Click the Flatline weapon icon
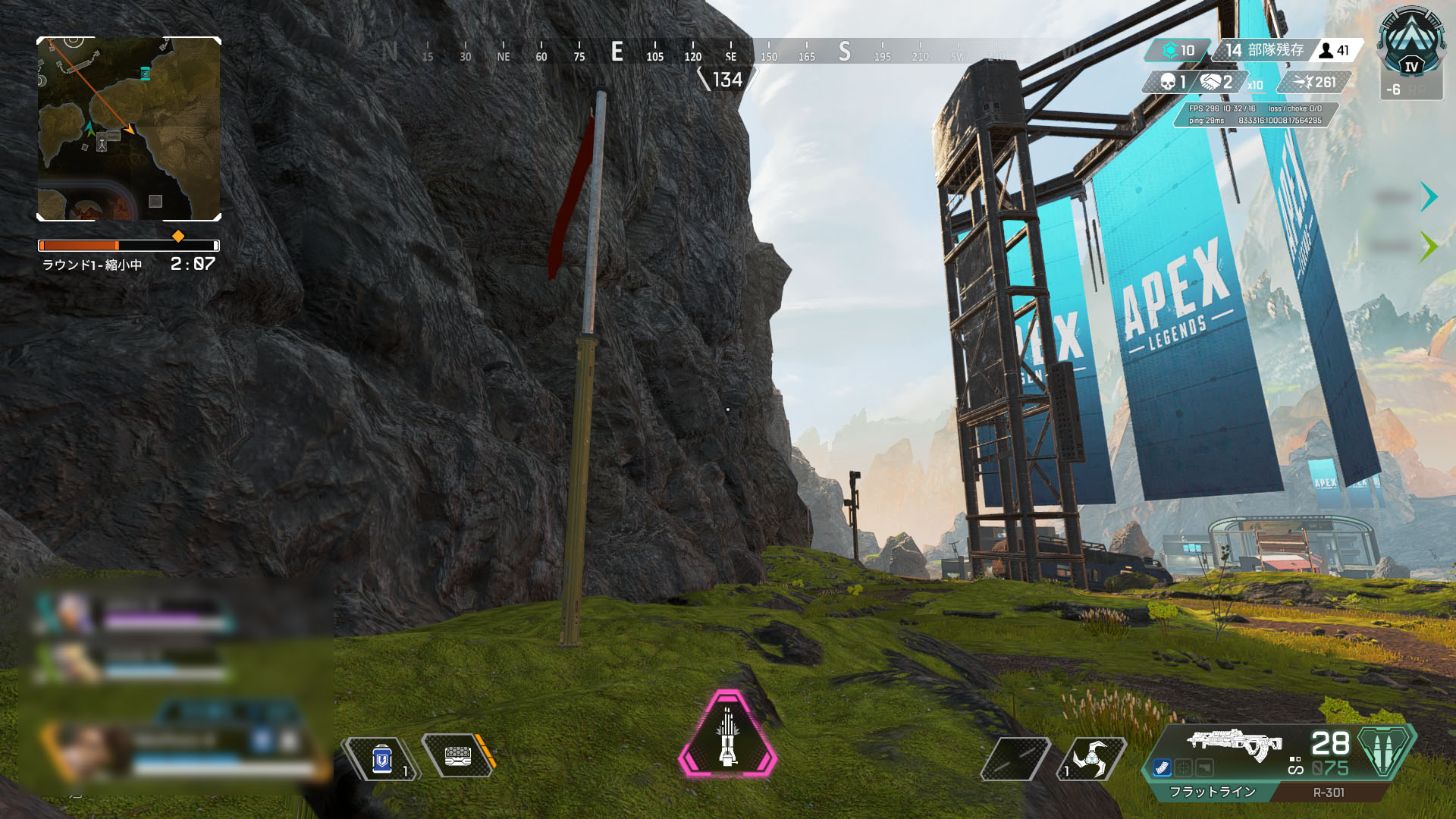The width and height of the screenshot is (1456, 819). [1234, 743]
